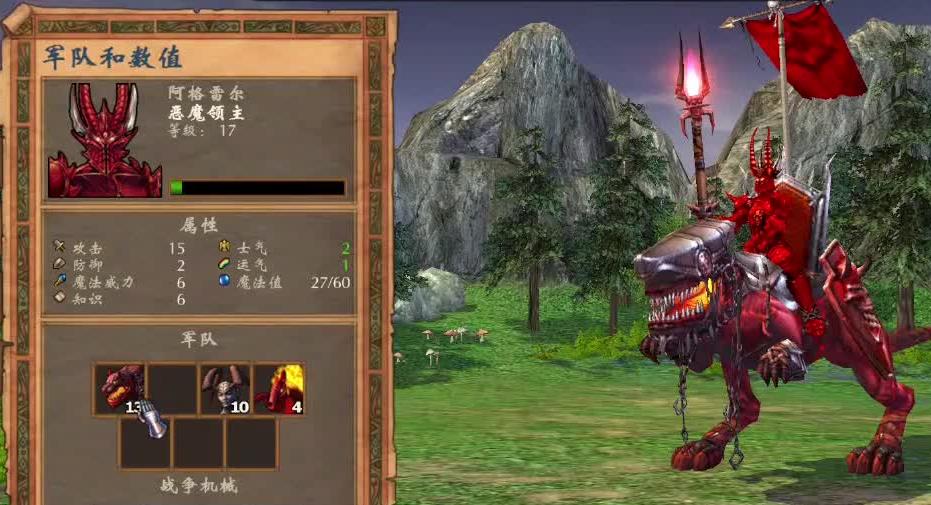Choose the flaming red devil stack of 4
The width and height of the screenshot is (931, 505).
[x=278, y=389]
